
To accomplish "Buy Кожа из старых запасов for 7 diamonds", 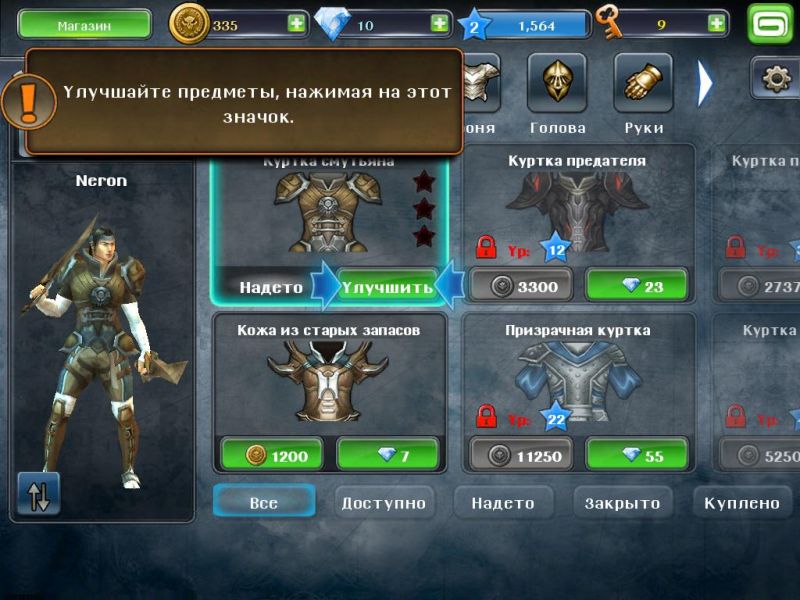I will click(x=387, y=456).
